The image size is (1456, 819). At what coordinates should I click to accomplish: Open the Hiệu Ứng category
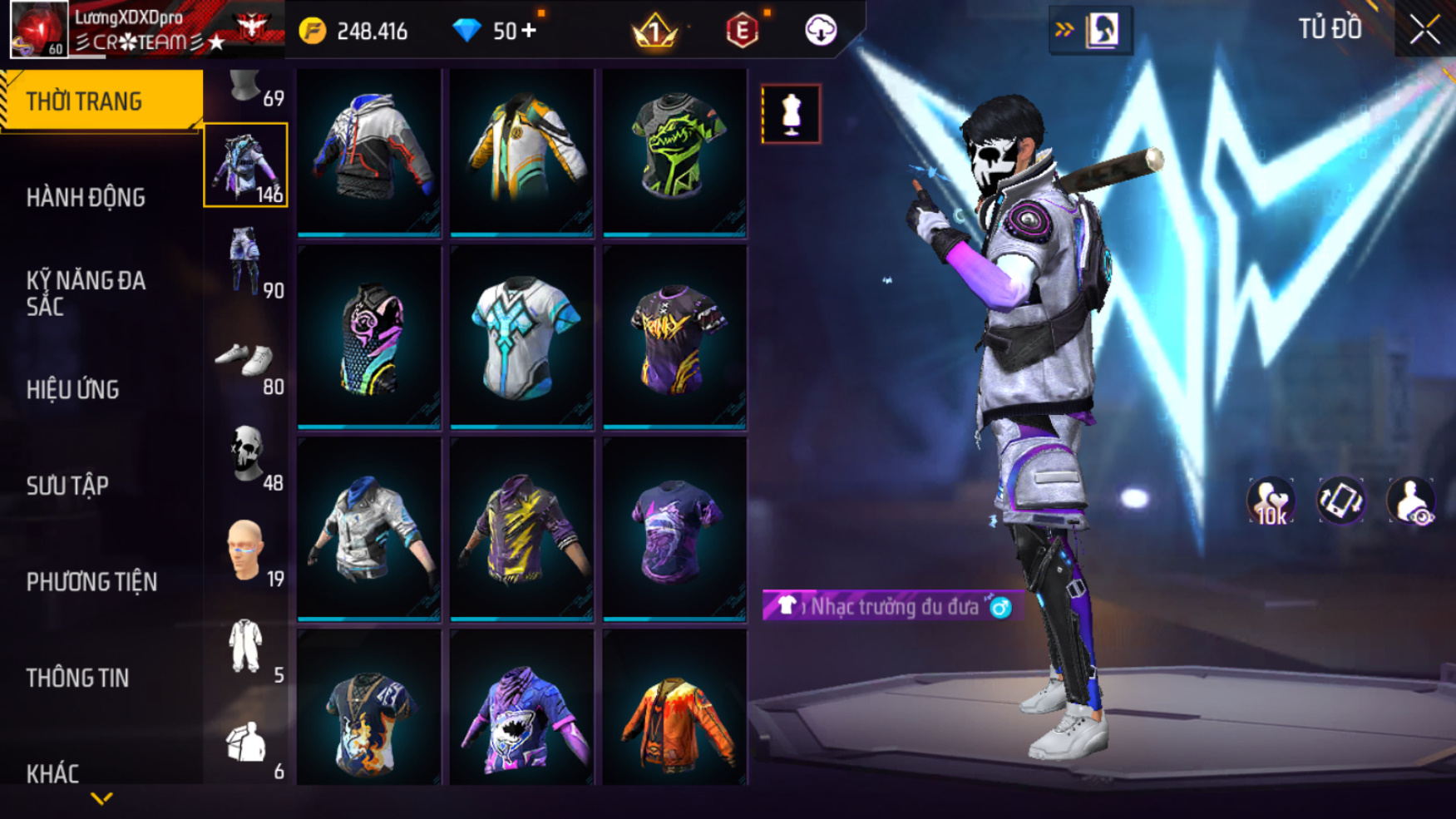73,389
